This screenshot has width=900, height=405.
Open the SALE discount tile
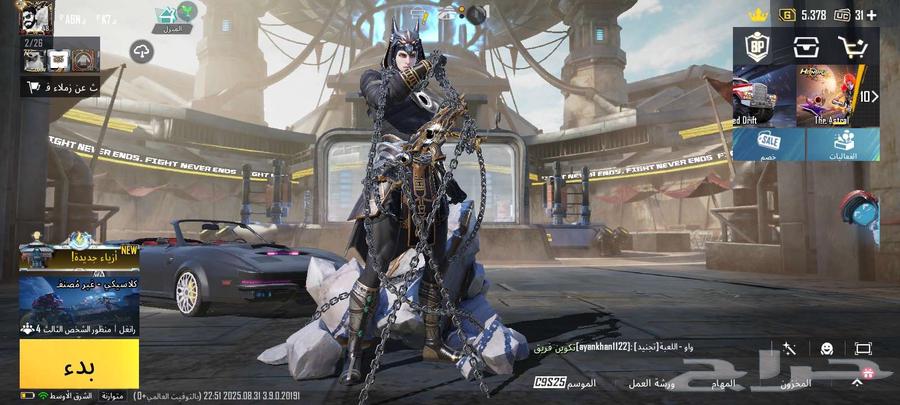click(x=768, y=144)
